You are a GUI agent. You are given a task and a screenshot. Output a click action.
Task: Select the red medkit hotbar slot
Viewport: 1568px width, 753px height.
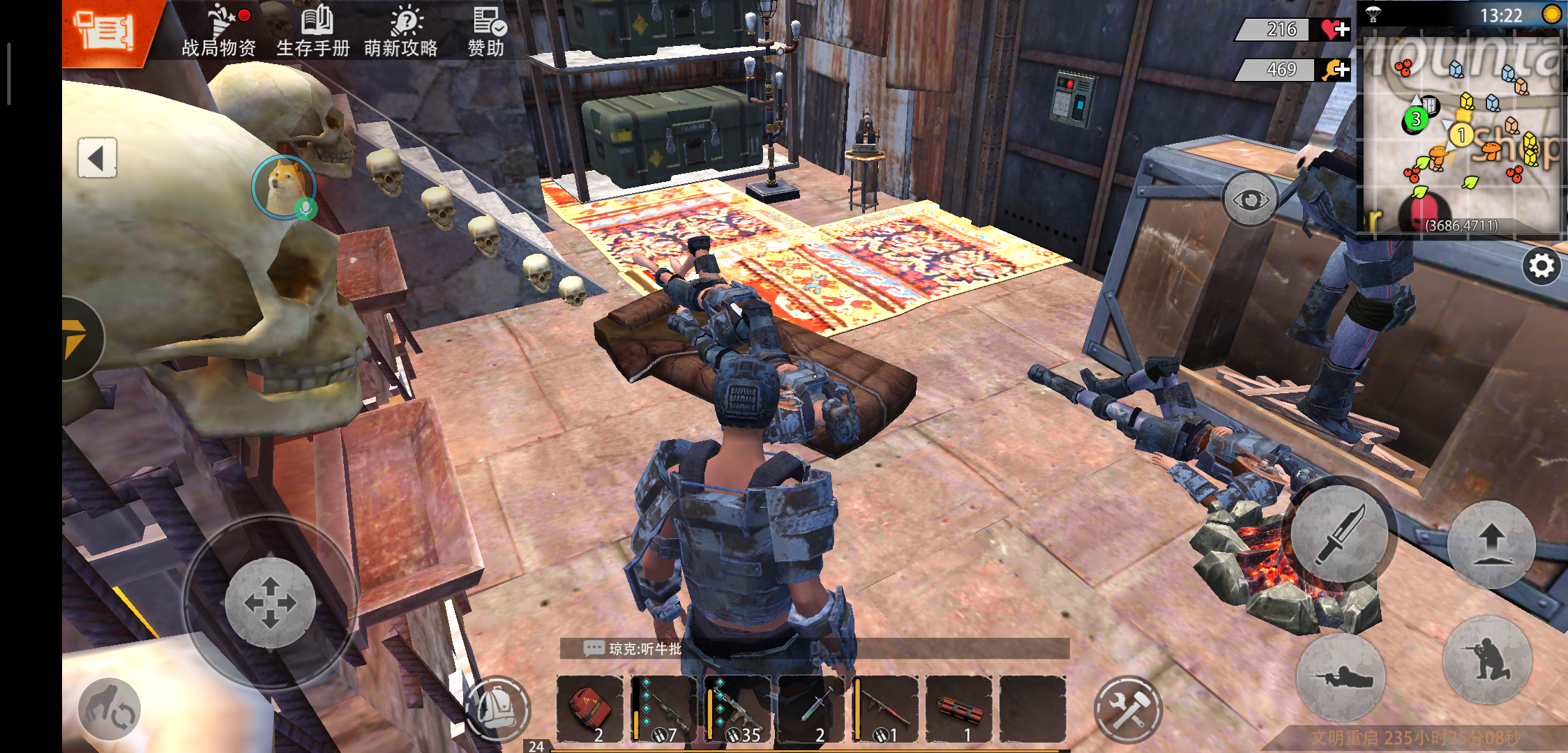tap(589, 706)
